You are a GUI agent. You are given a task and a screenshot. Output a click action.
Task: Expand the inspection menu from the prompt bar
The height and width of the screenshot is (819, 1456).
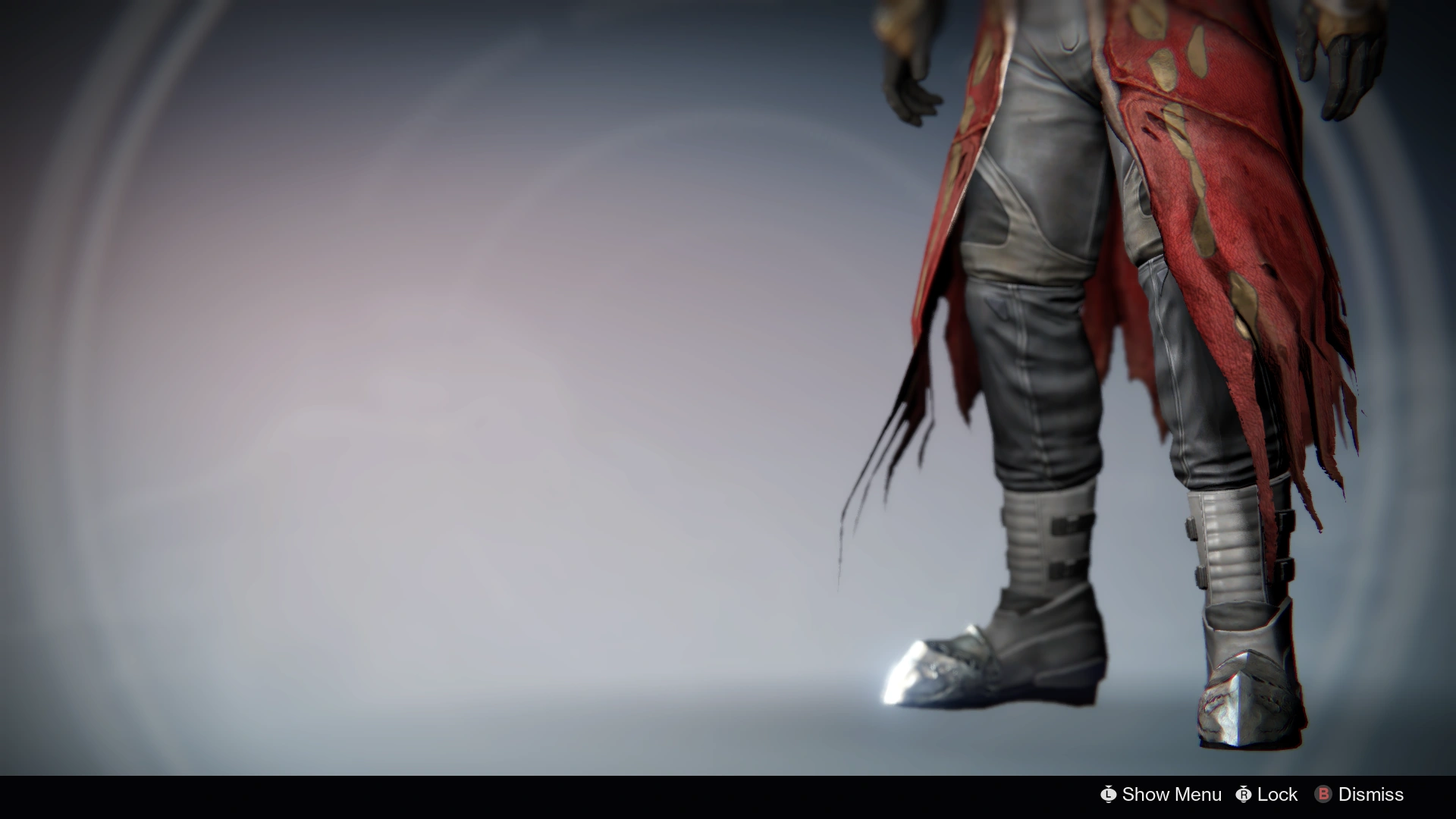1171,795
